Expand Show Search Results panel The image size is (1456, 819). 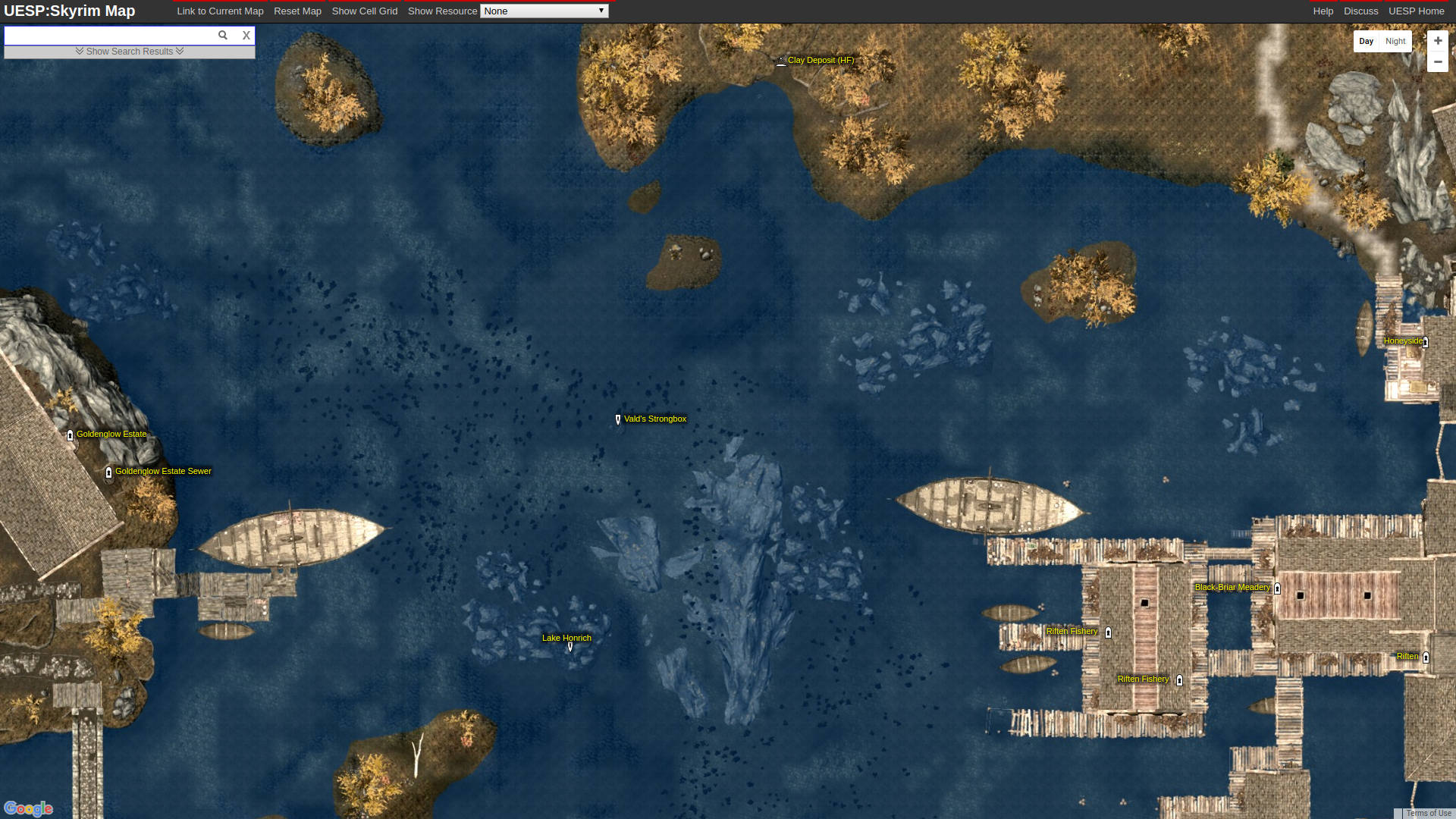(x=130, y=52)
